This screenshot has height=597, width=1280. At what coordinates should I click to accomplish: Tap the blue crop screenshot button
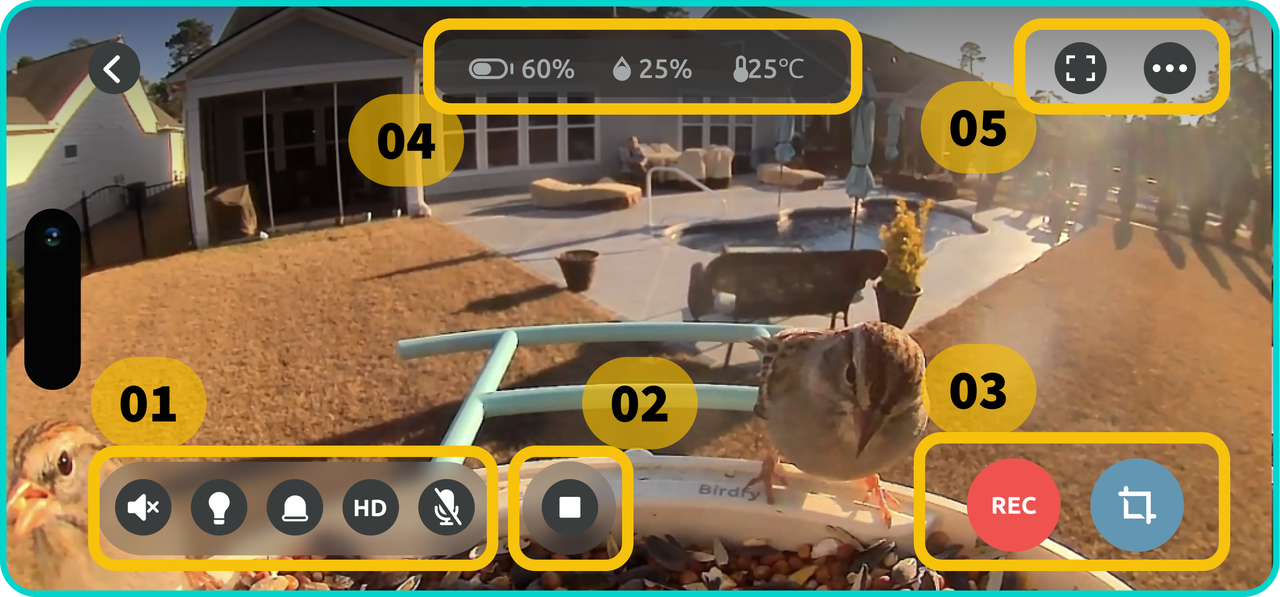(x=1137, y=505)
